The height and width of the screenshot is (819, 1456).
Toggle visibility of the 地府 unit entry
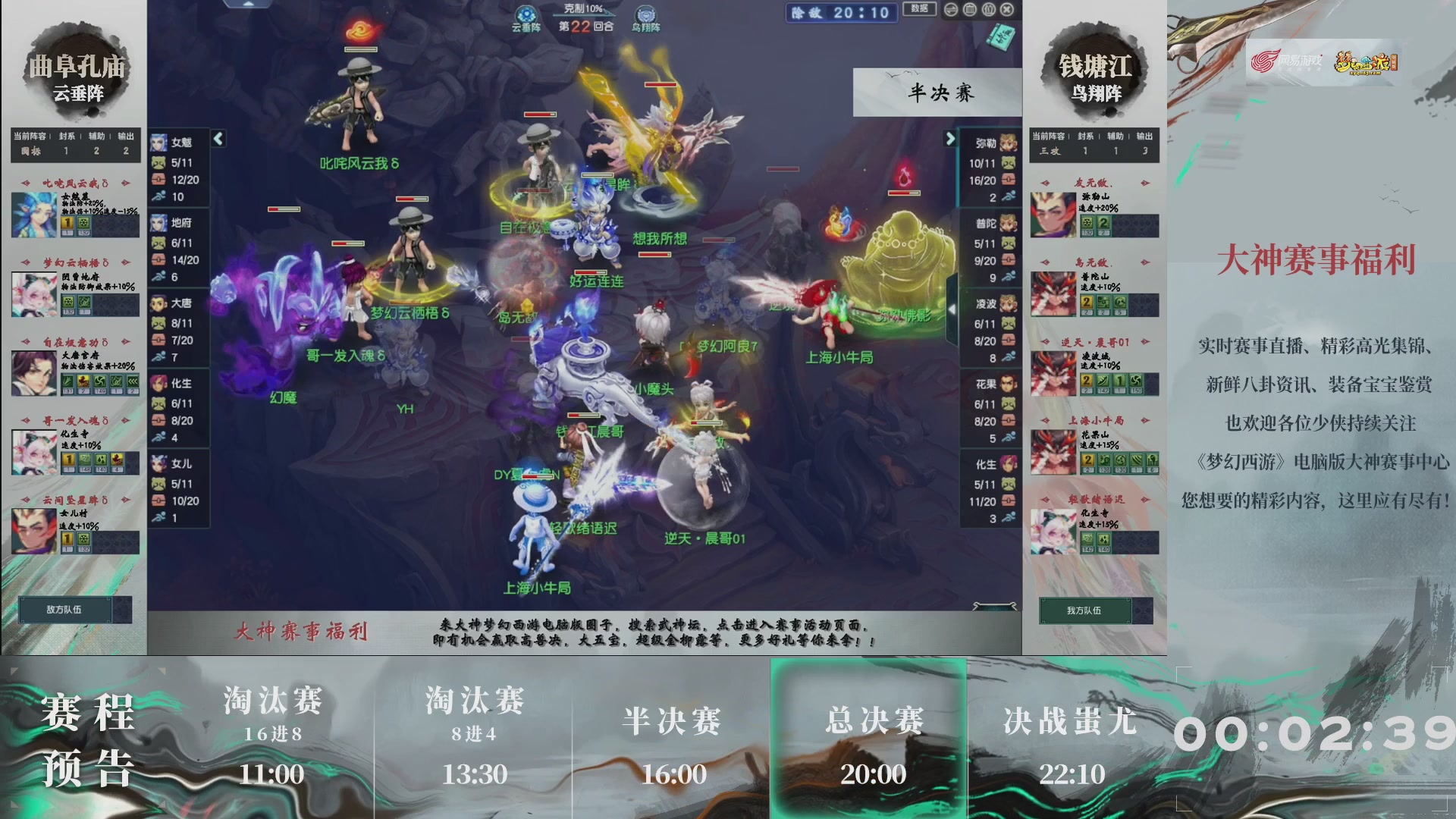160,221
